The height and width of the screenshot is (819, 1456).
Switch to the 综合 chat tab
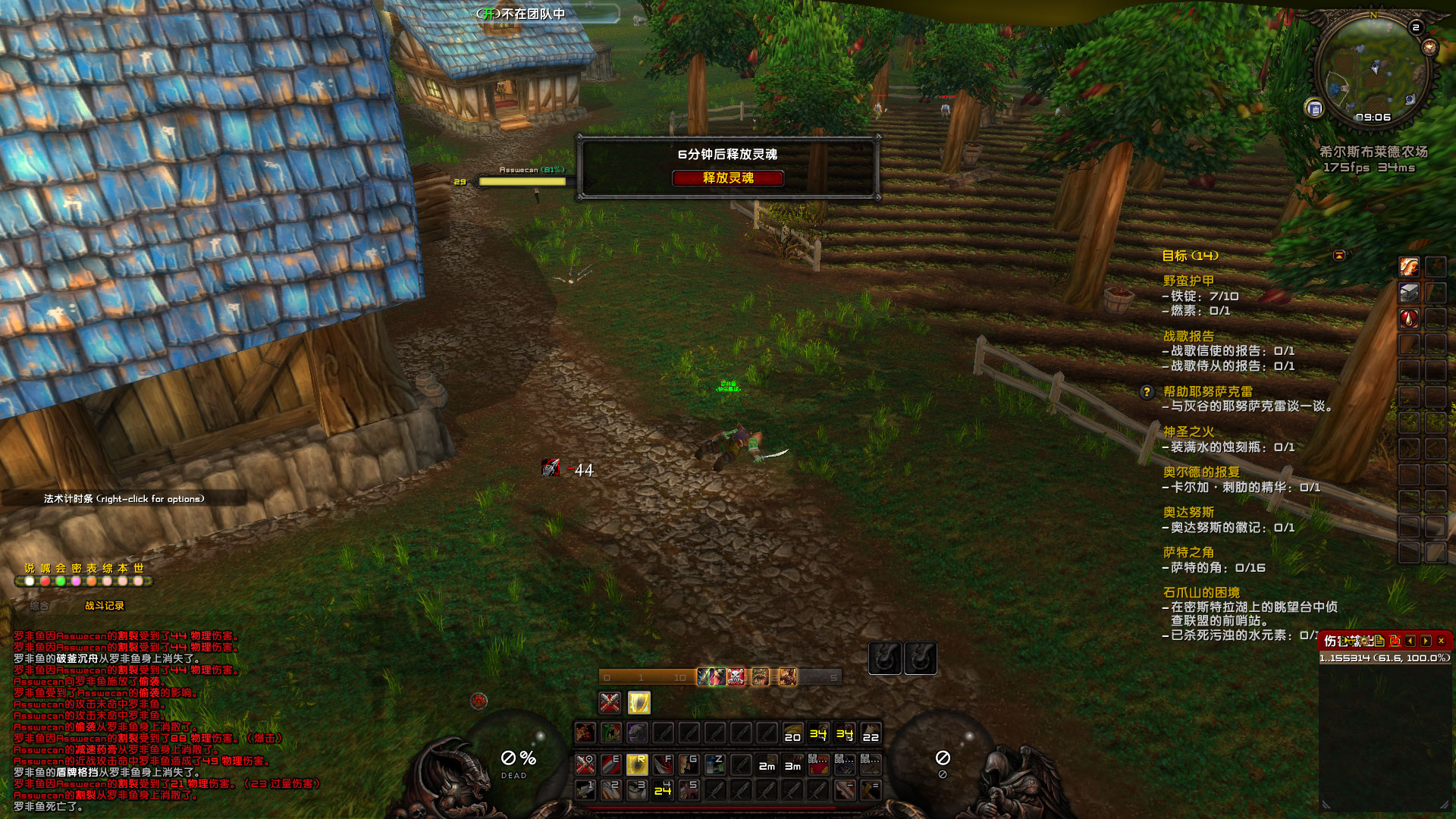point(39,605)
